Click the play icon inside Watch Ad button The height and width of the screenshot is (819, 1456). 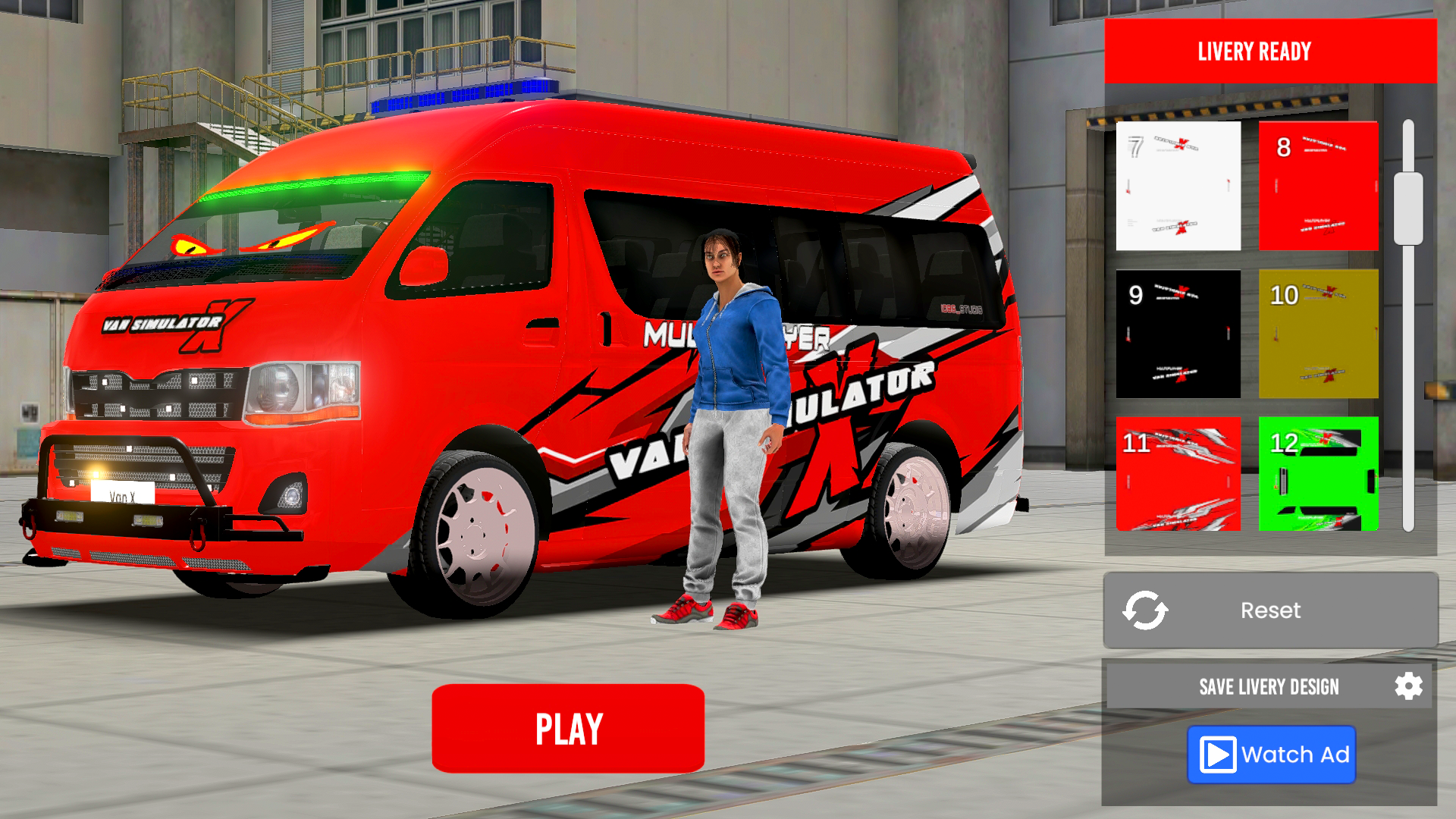[1219, 755]
